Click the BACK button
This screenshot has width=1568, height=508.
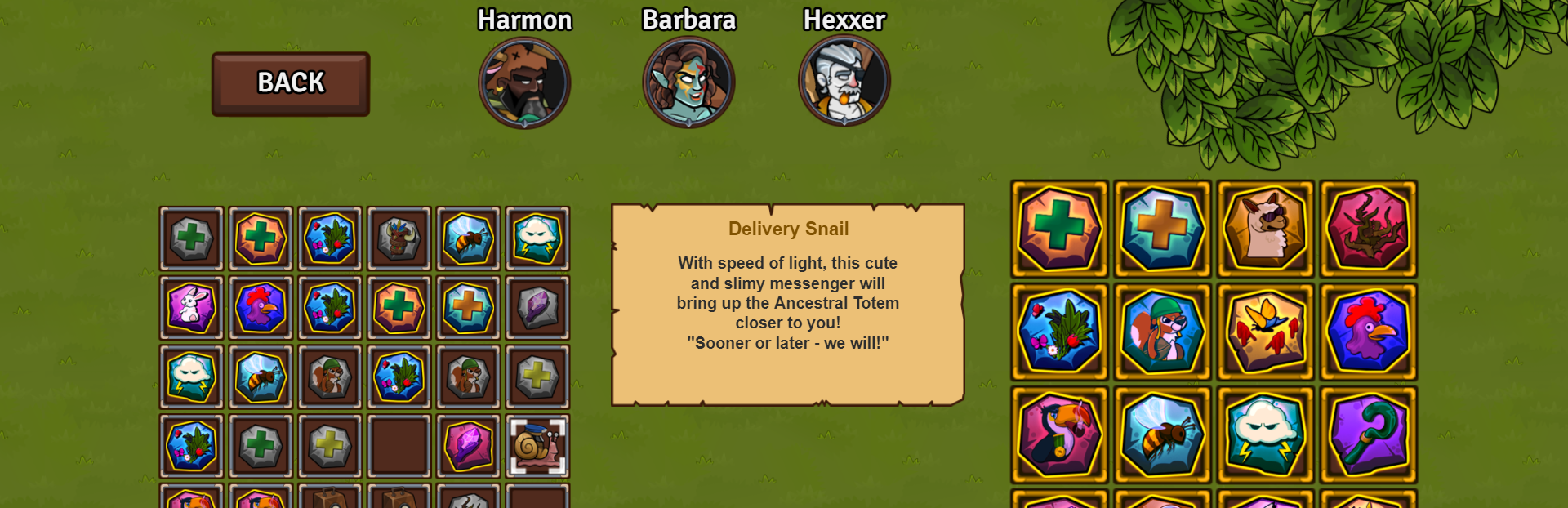pos(291,84)
